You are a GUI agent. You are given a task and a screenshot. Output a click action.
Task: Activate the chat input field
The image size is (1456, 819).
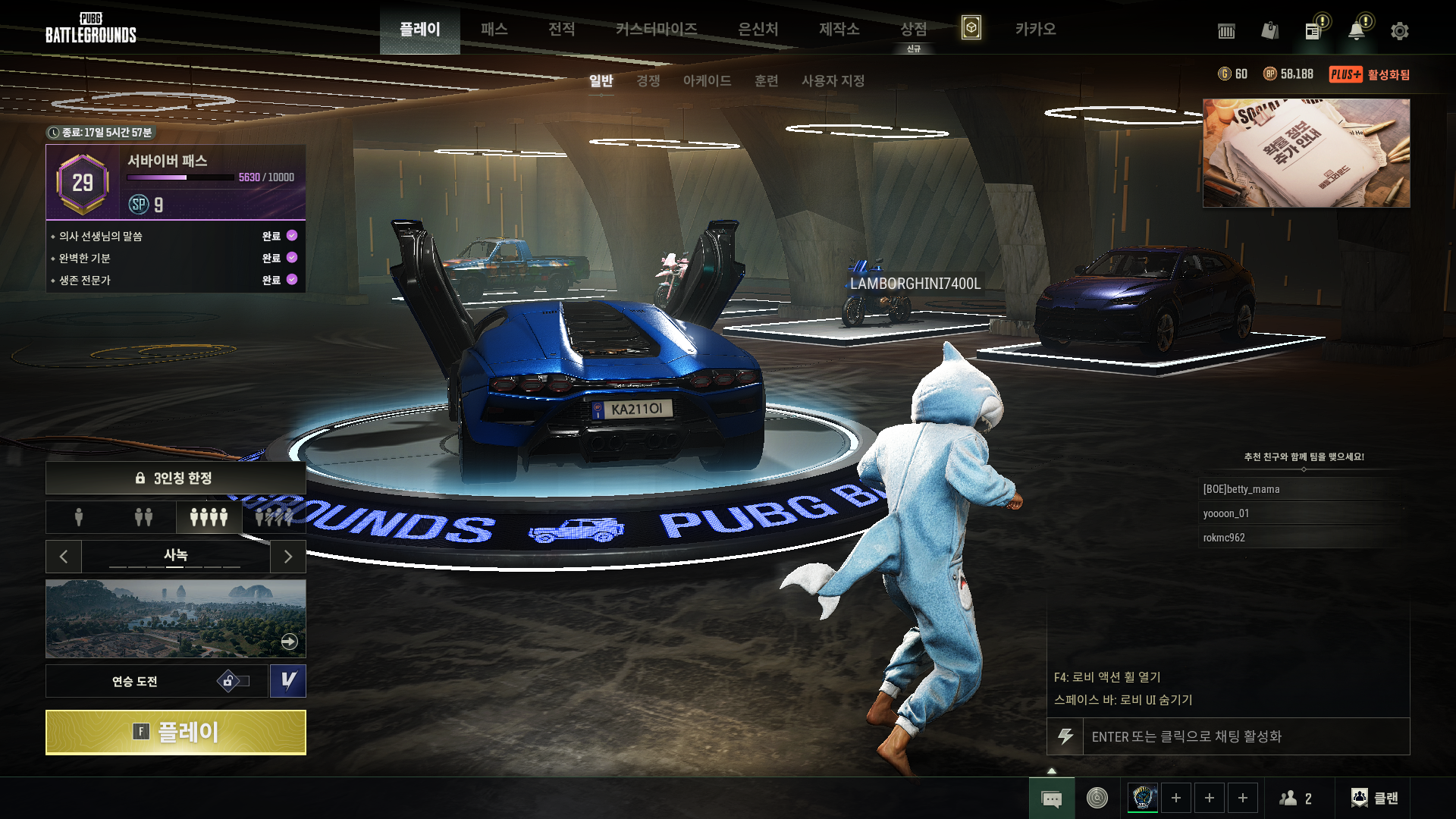click(1244, 736)
